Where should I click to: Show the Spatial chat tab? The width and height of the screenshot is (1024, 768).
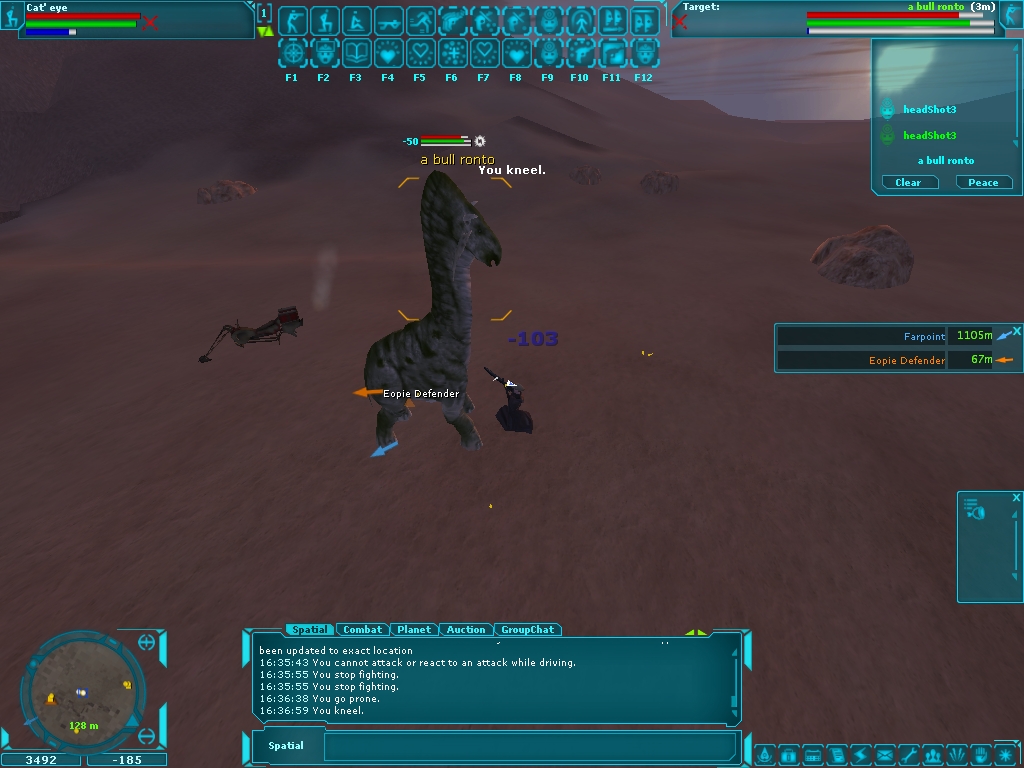(309, 630)
